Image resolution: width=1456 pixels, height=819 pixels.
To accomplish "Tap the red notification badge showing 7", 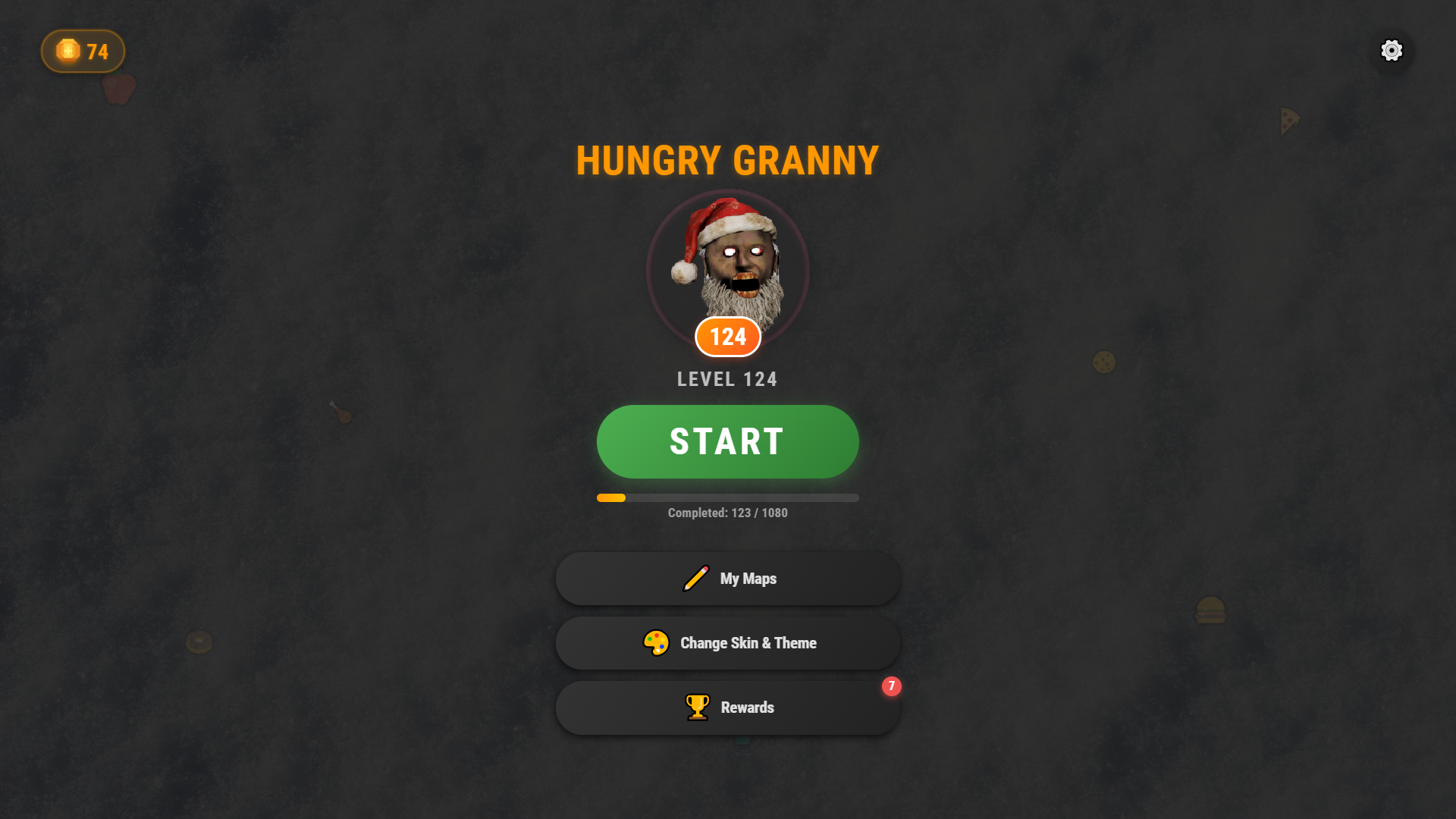I will (892, 687).
